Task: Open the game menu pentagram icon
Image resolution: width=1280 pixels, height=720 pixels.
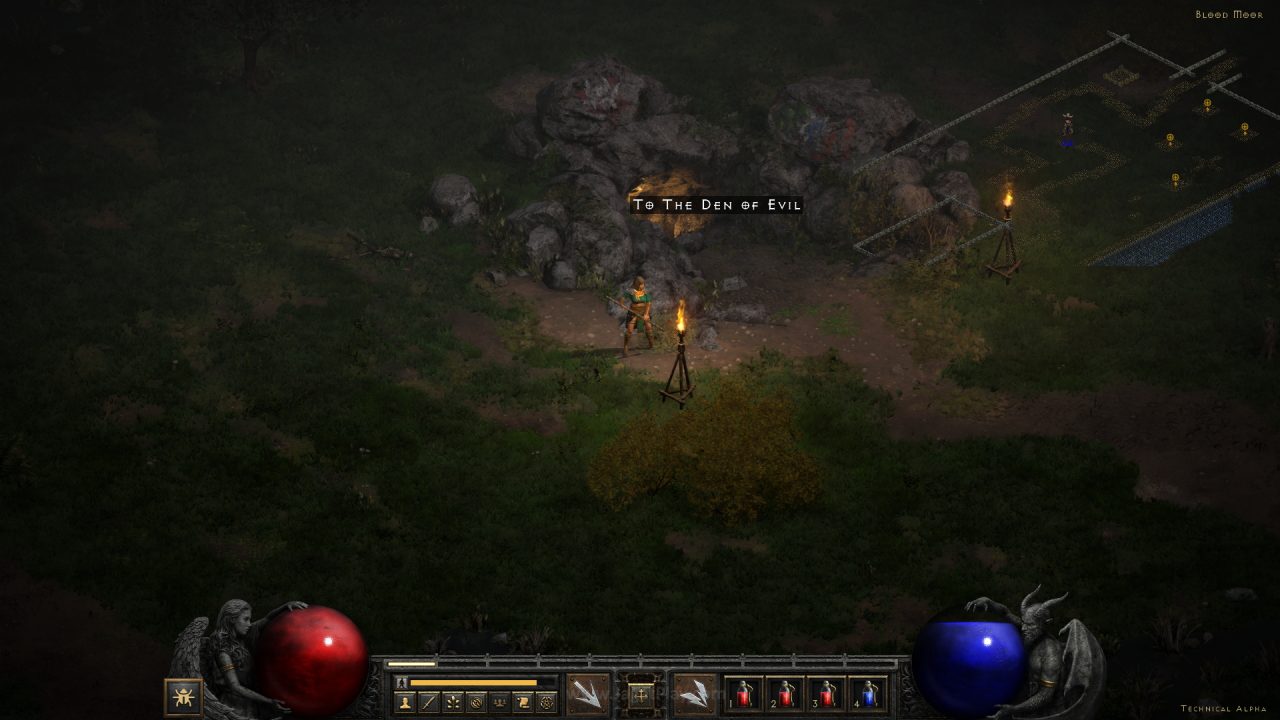Action: coord(546,702)
